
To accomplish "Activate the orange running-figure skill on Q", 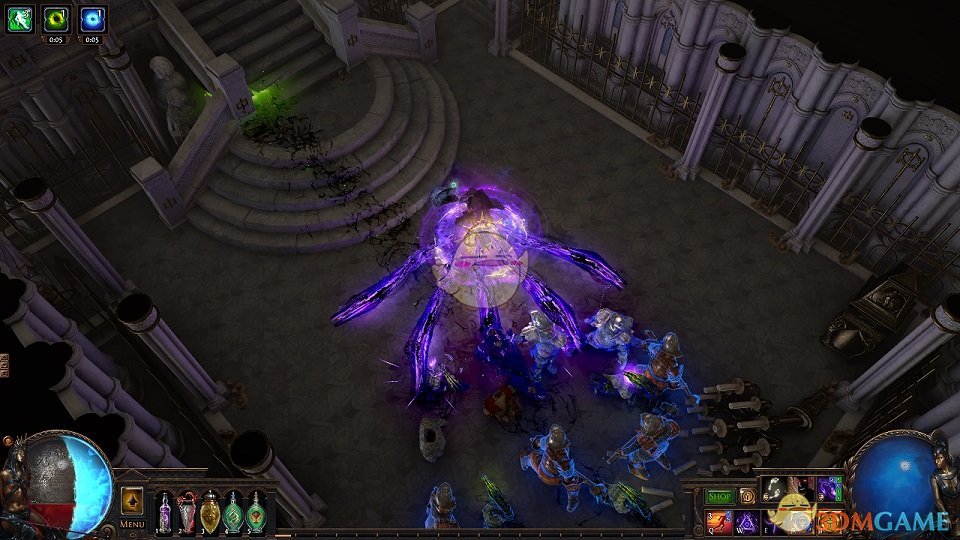I will click(x=719, y=521).
